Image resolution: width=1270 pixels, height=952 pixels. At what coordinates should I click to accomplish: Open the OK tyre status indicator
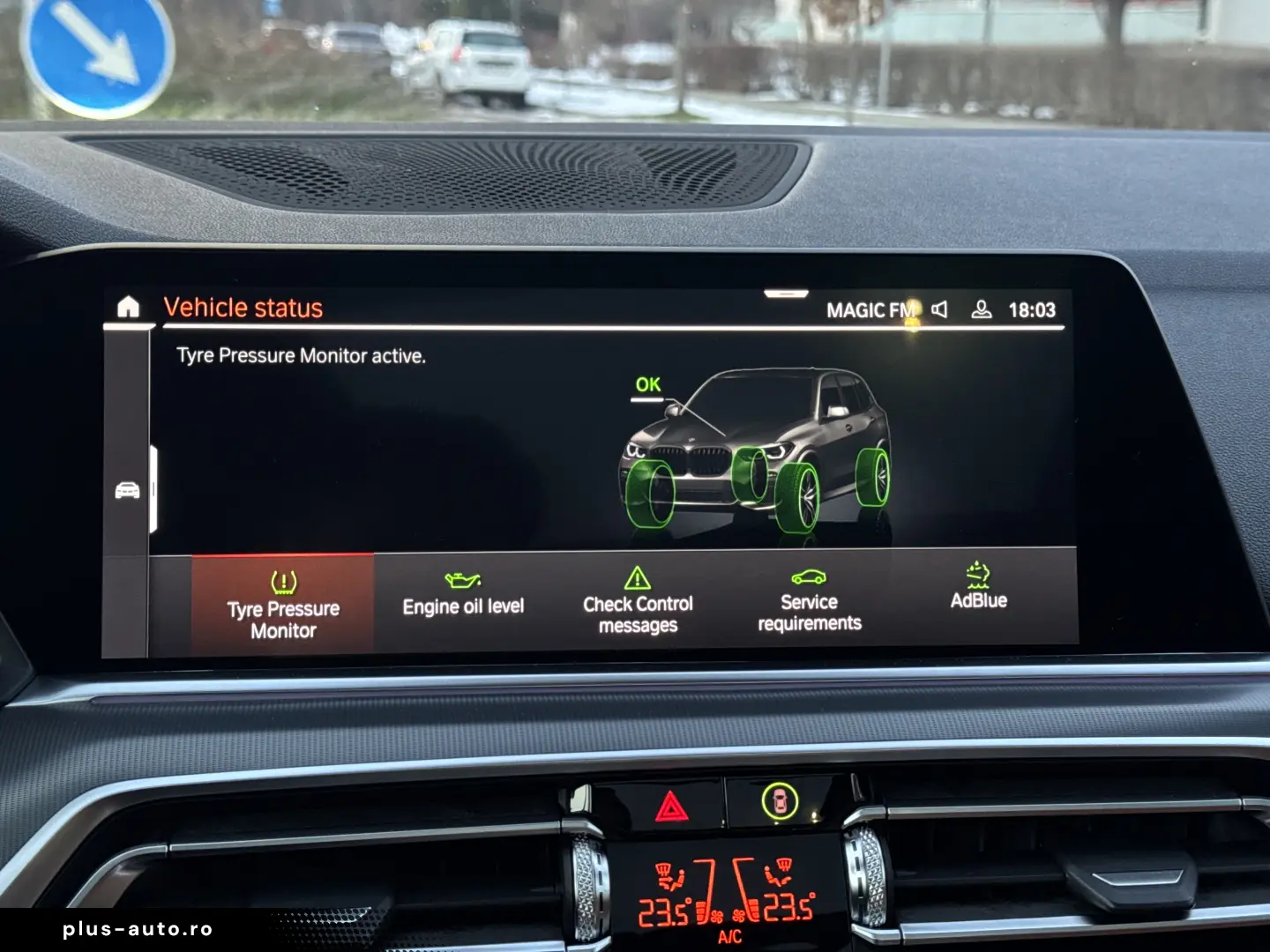646,384
